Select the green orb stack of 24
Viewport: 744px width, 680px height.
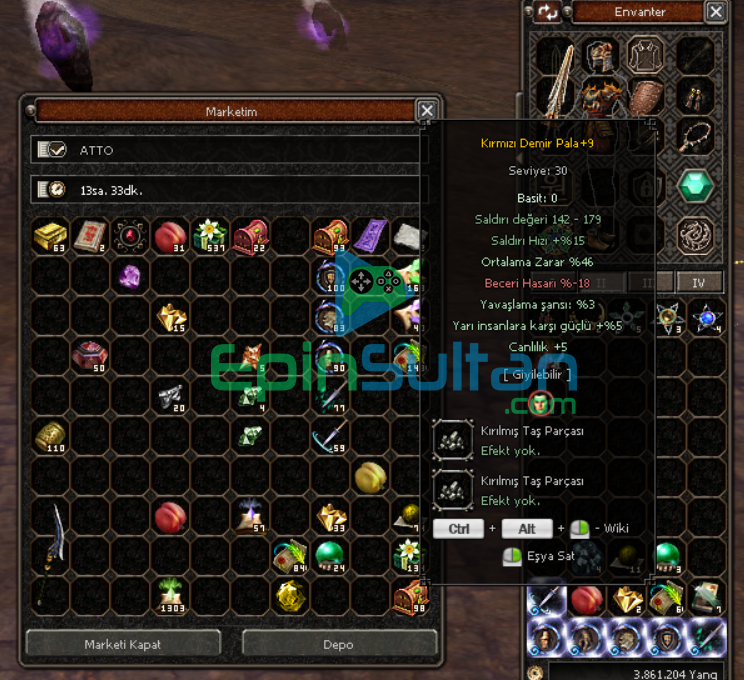pos(329,555)
